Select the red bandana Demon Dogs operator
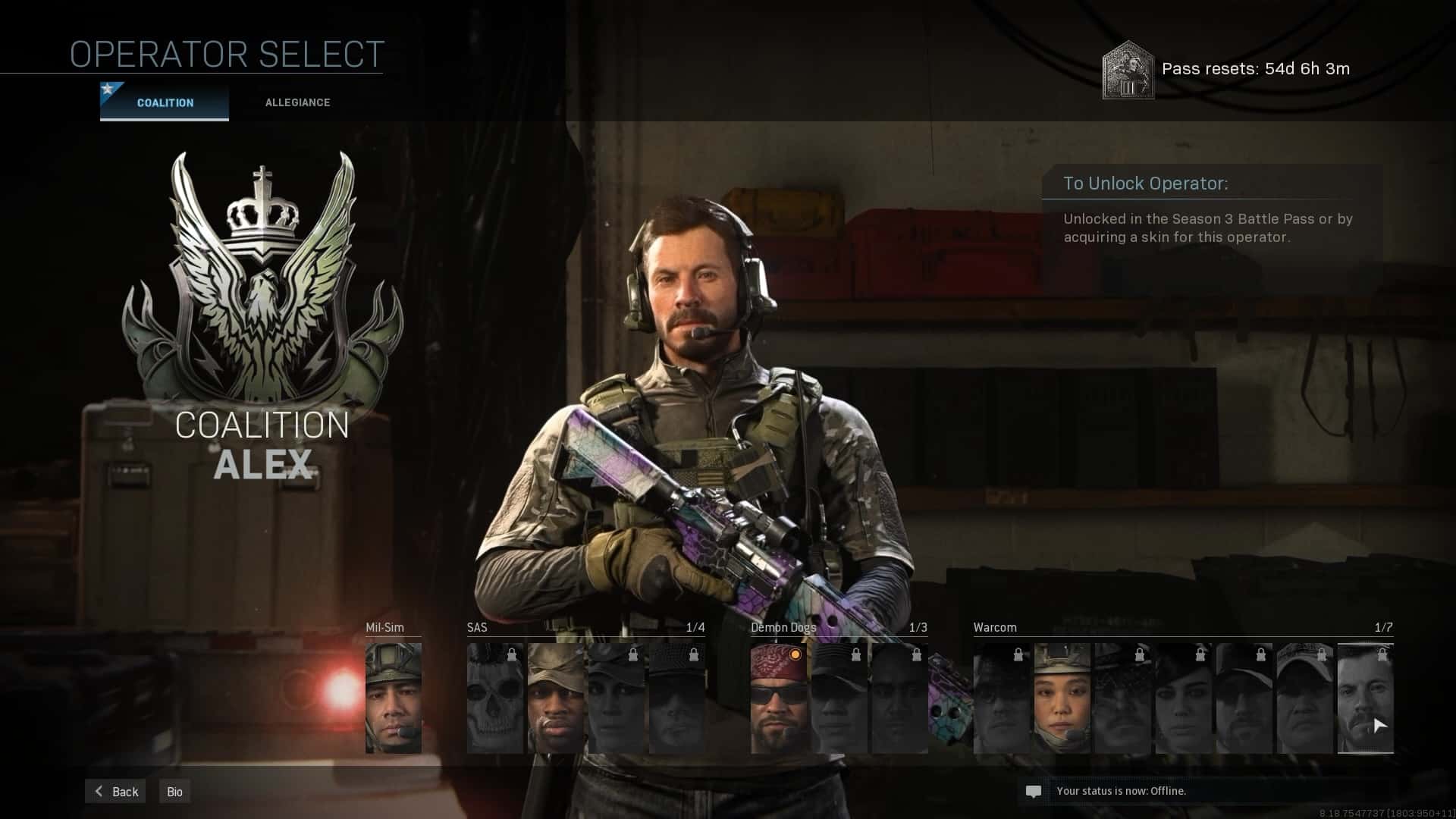1456x819 pixels. (x=779, y=698)
